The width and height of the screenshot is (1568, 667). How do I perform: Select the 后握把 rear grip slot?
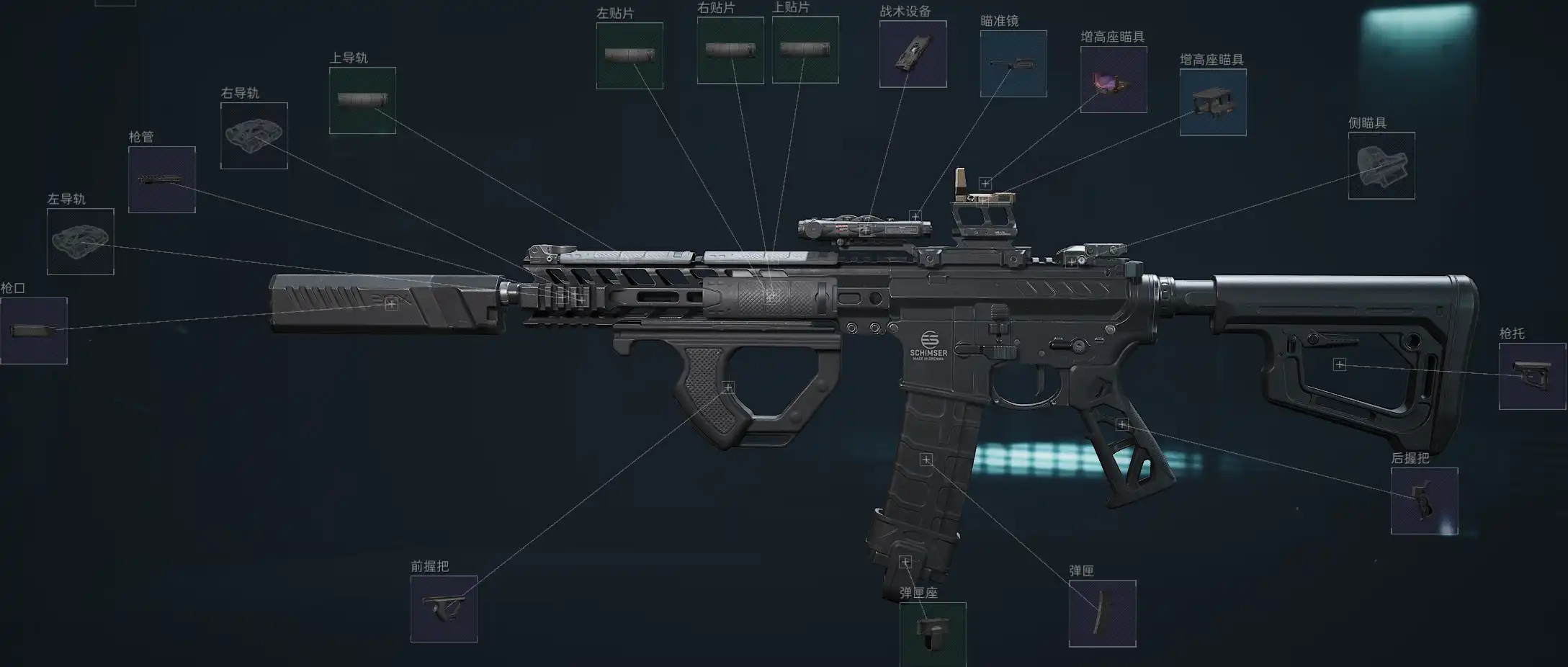(1424, 501)
